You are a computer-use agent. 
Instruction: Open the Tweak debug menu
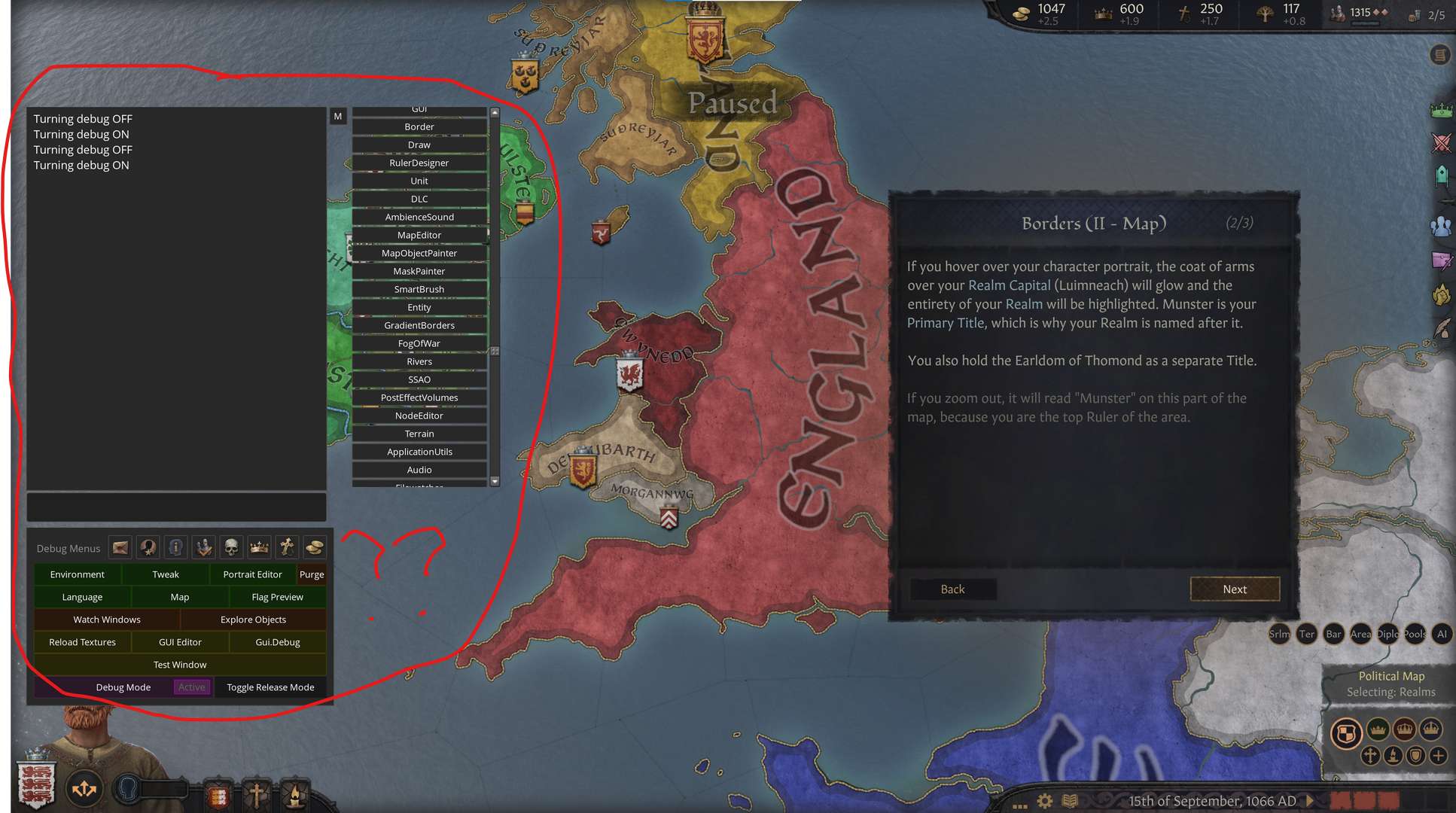click(165, 574)
